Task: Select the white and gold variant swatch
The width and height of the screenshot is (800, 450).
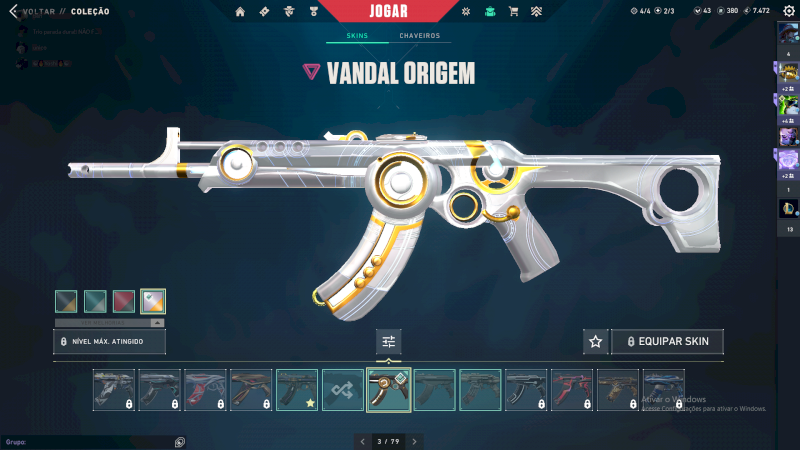Action: click(x=153, y=301)
